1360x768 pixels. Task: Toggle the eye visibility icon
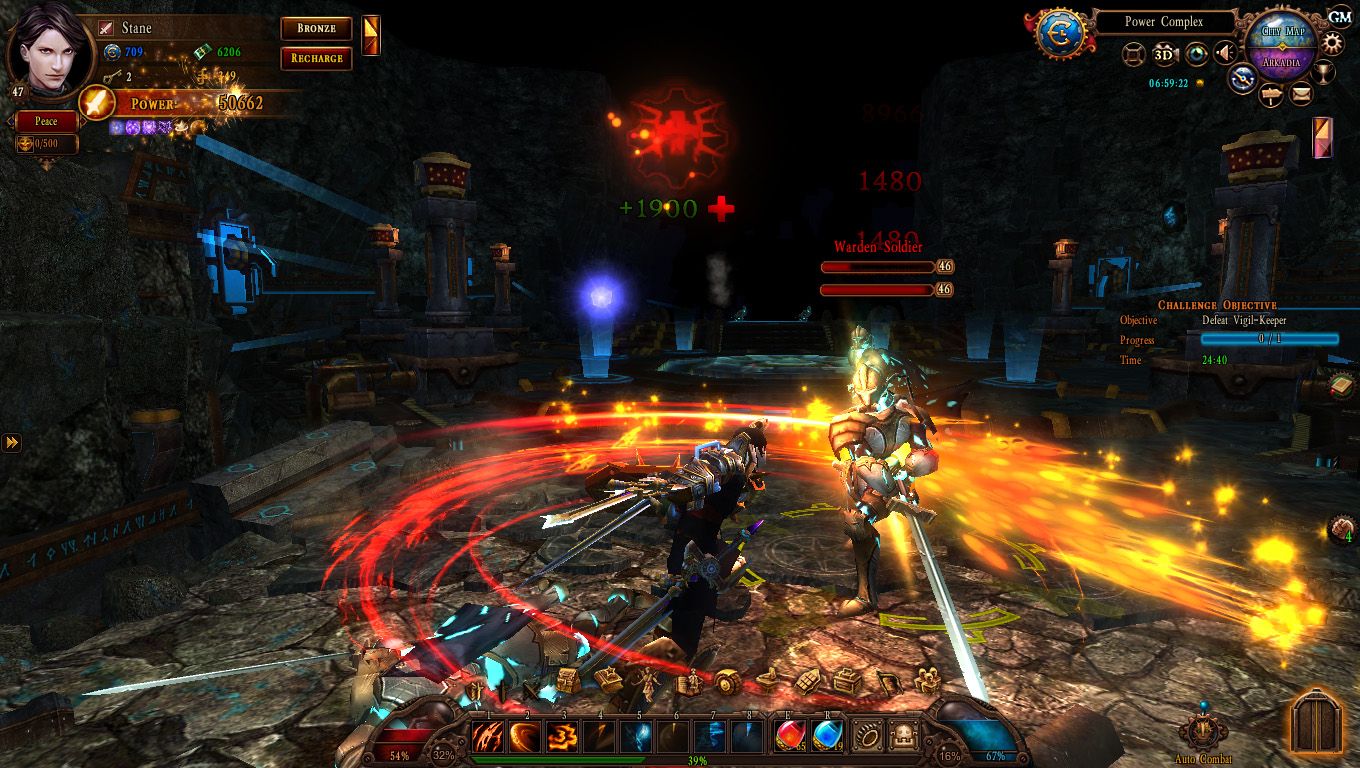pos(1195,54)
